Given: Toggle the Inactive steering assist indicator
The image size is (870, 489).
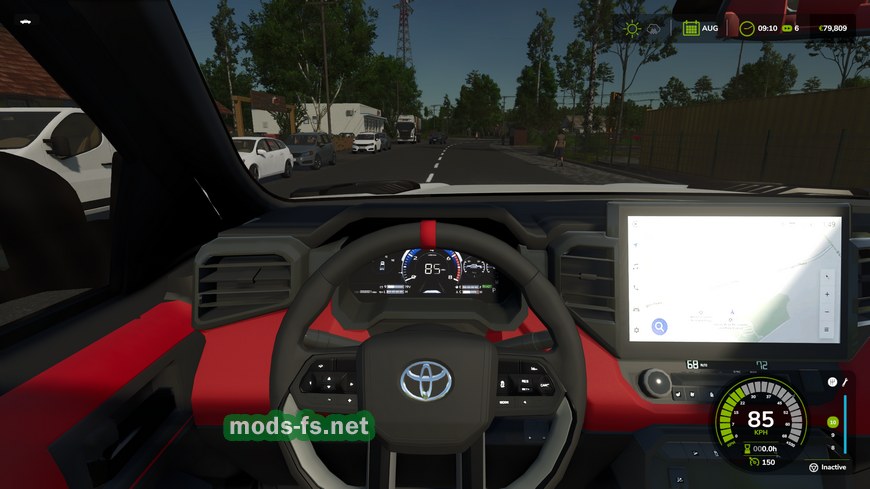Looking at the screenshot, I should click(x=815, y=467).
